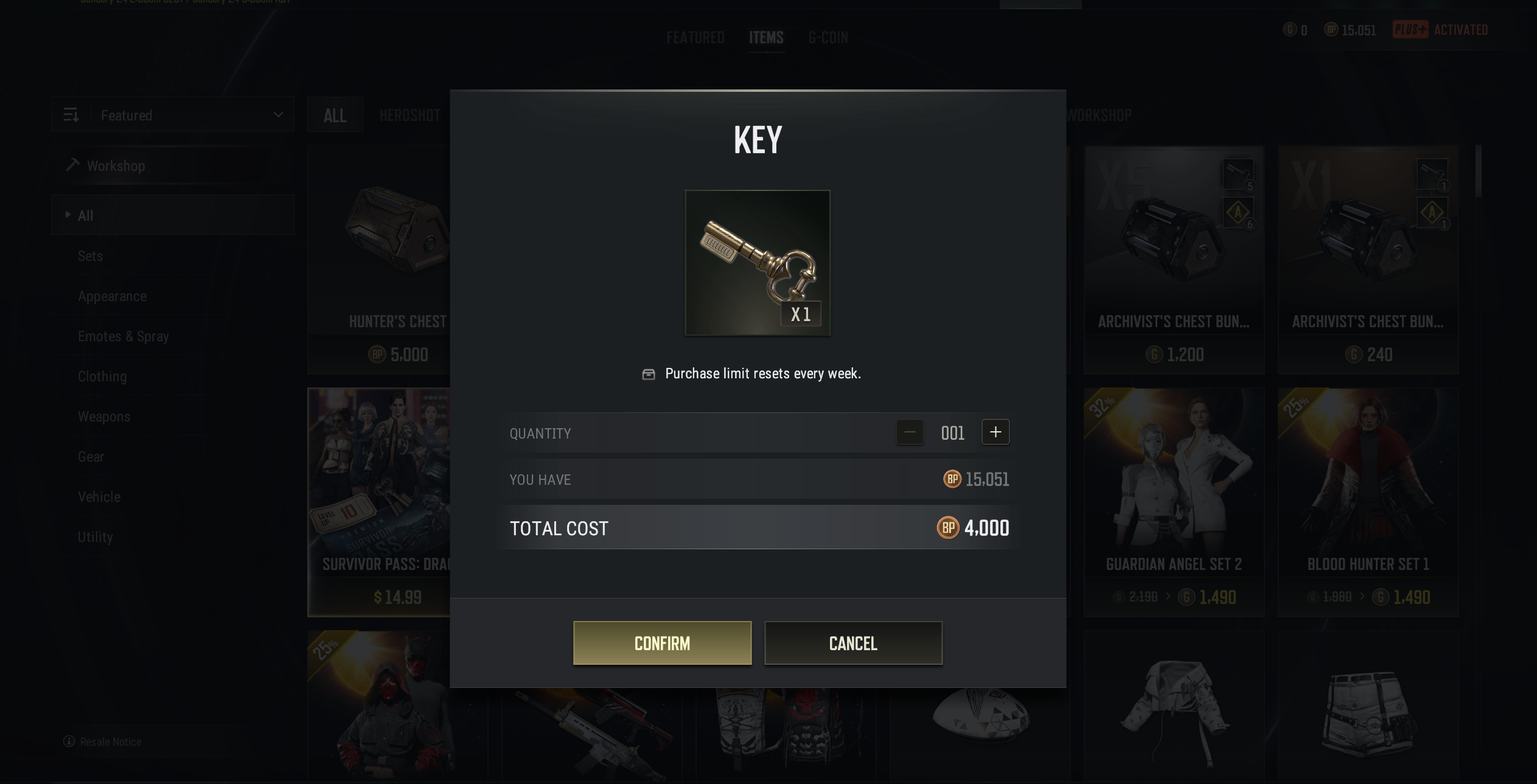The height and width of the screenshot is (784, 1537).
Task: Switch to the Featured store tab
Action: [695, 38]
